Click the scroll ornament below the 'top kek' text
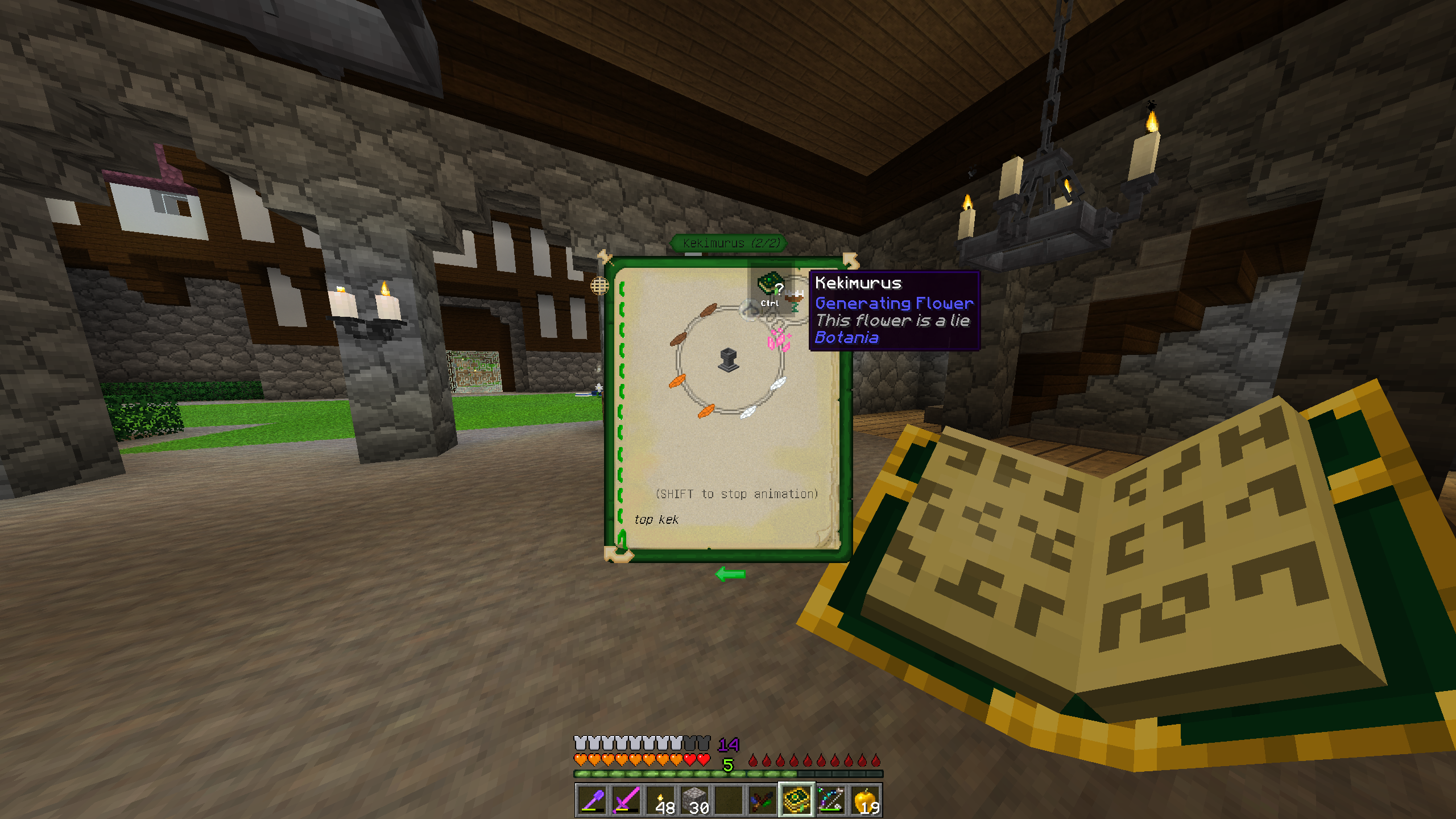The height and width of the screenshot is (819, 1456). pyautogui.click(x=618, y=552)
